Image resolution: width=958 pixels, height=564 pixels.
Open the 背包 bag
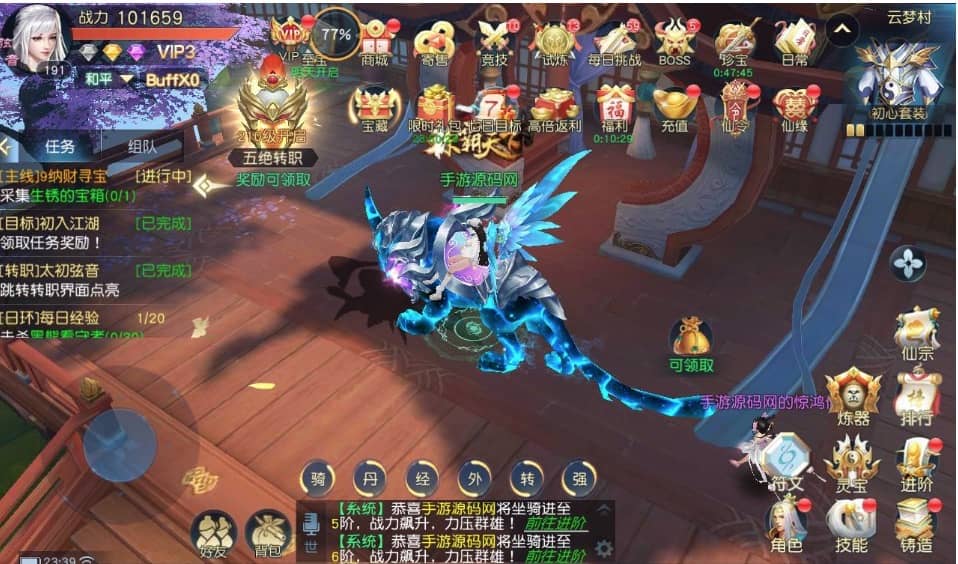[268, 534]
